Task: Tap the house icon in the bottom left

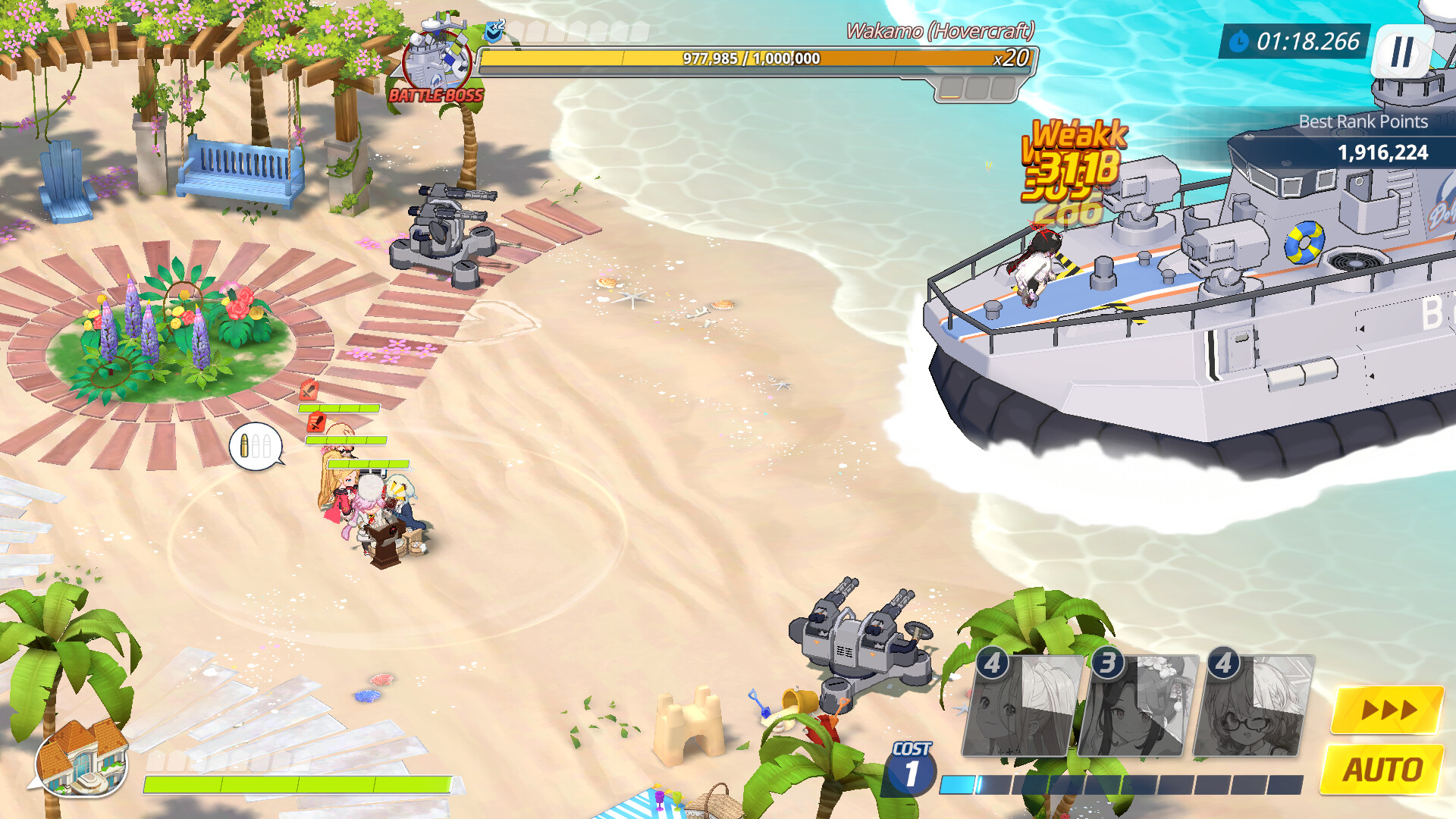Action: tap(83, 767)
